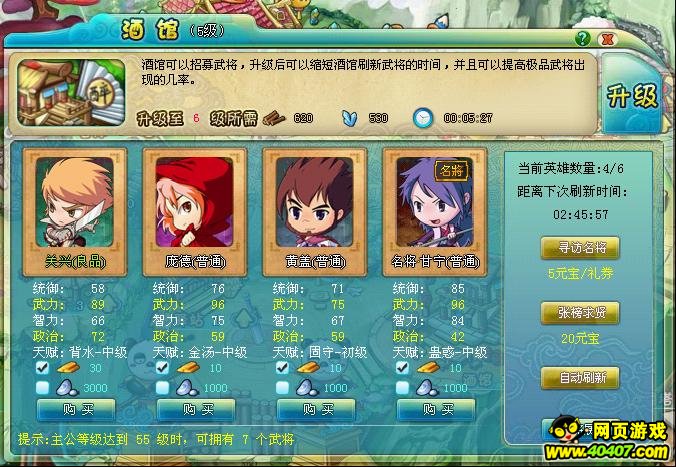Click 购买 under 黄盖
The width and height of the screenshot is (676, 467).
pyautogui.click(x=316, y=409)
